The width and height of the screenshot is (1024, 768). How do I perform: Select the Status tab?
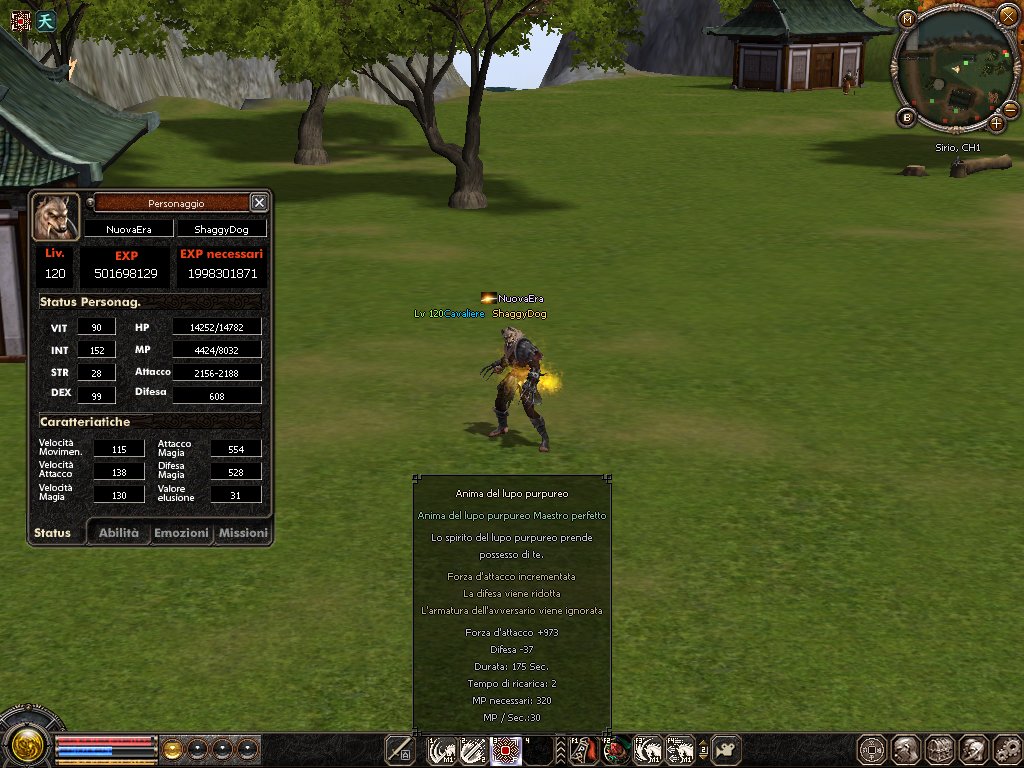click(x=53, y=533)
